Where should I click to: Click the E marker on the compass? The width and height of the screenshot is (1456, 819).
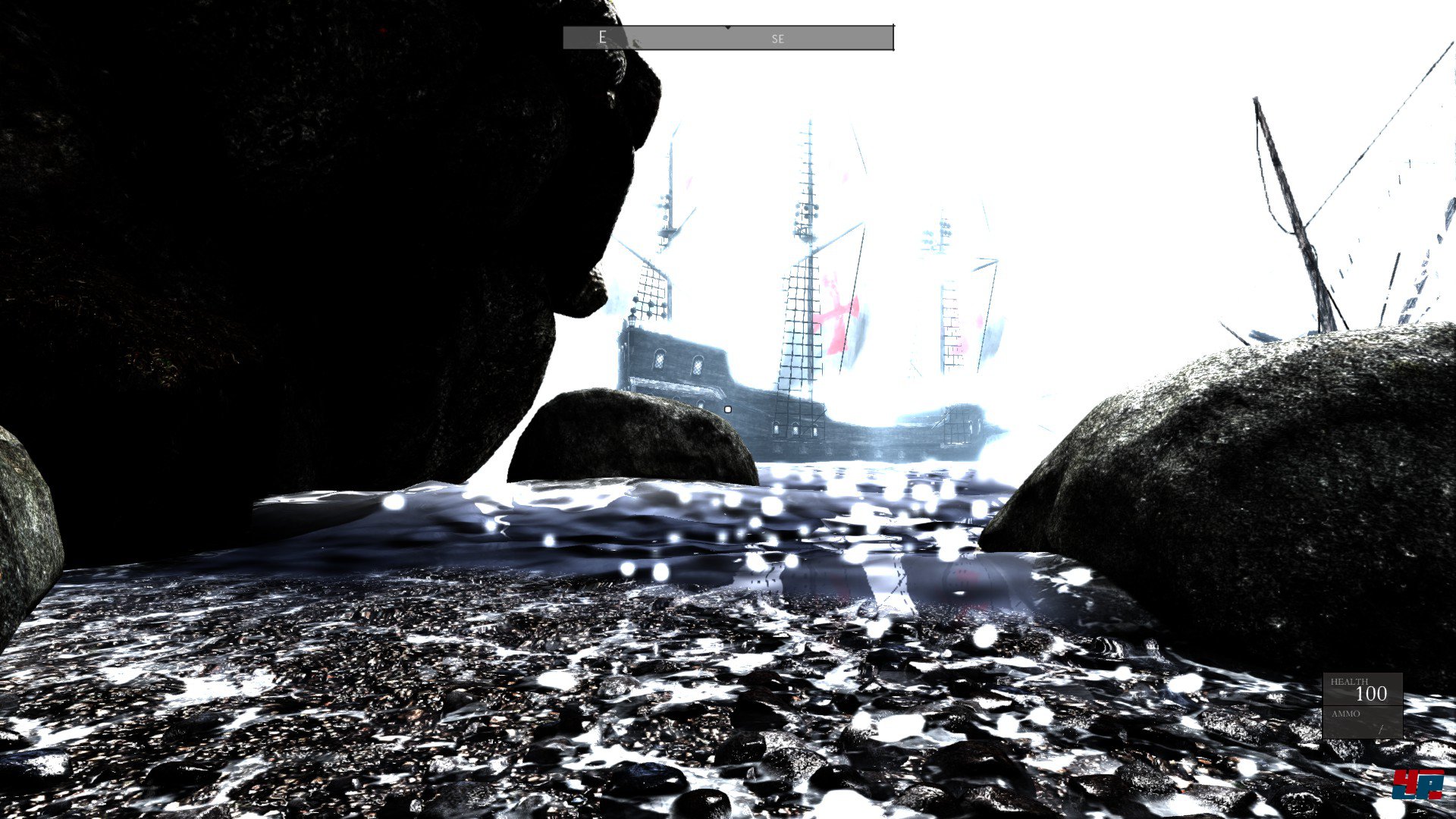tap(602, 37)
